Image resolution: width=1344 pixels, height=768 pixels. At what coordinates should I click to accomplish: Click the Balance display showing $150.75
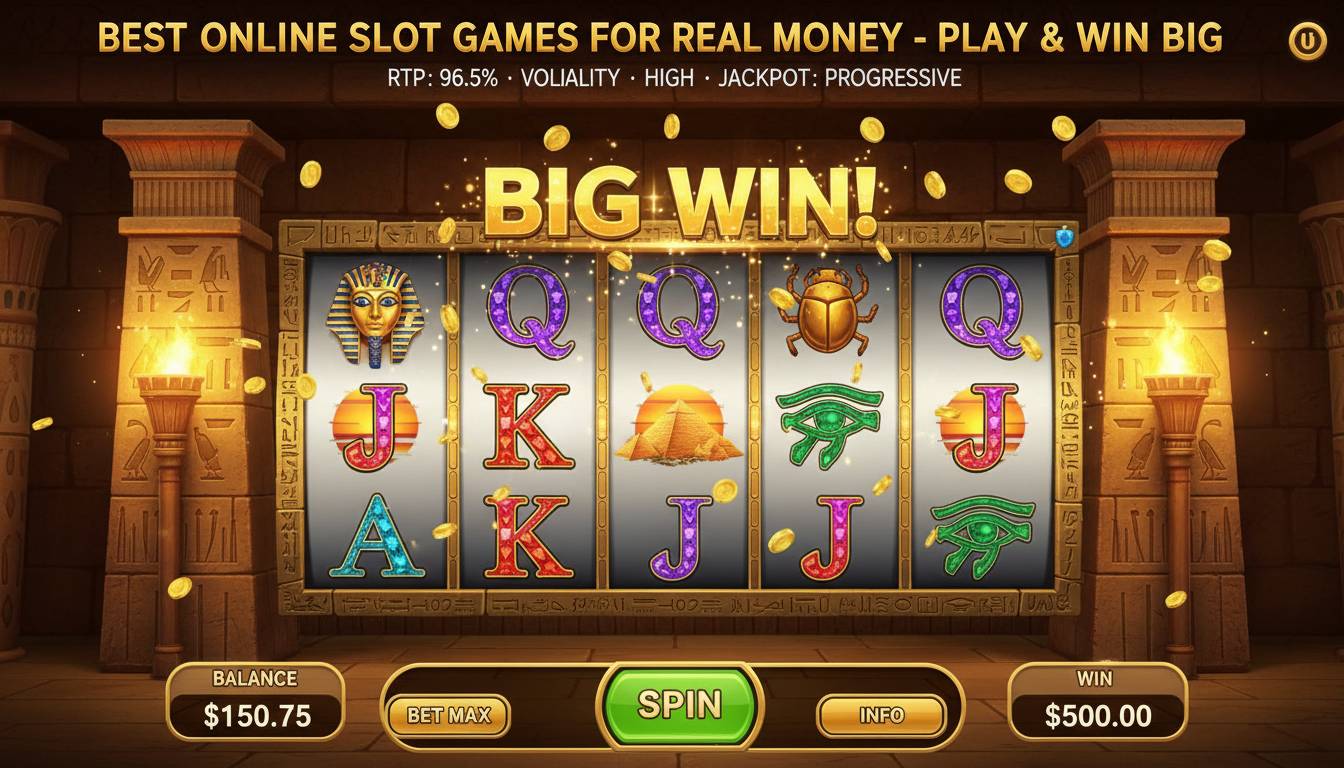(x=255, y=703)
